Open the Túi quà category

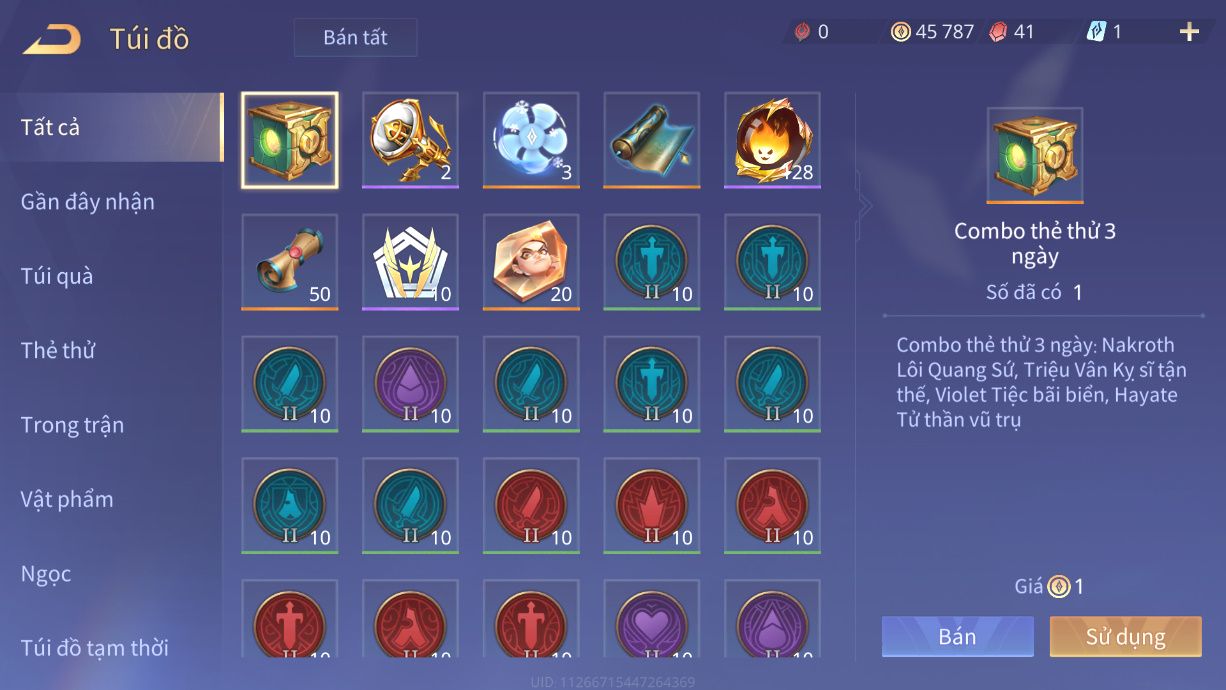57,276
